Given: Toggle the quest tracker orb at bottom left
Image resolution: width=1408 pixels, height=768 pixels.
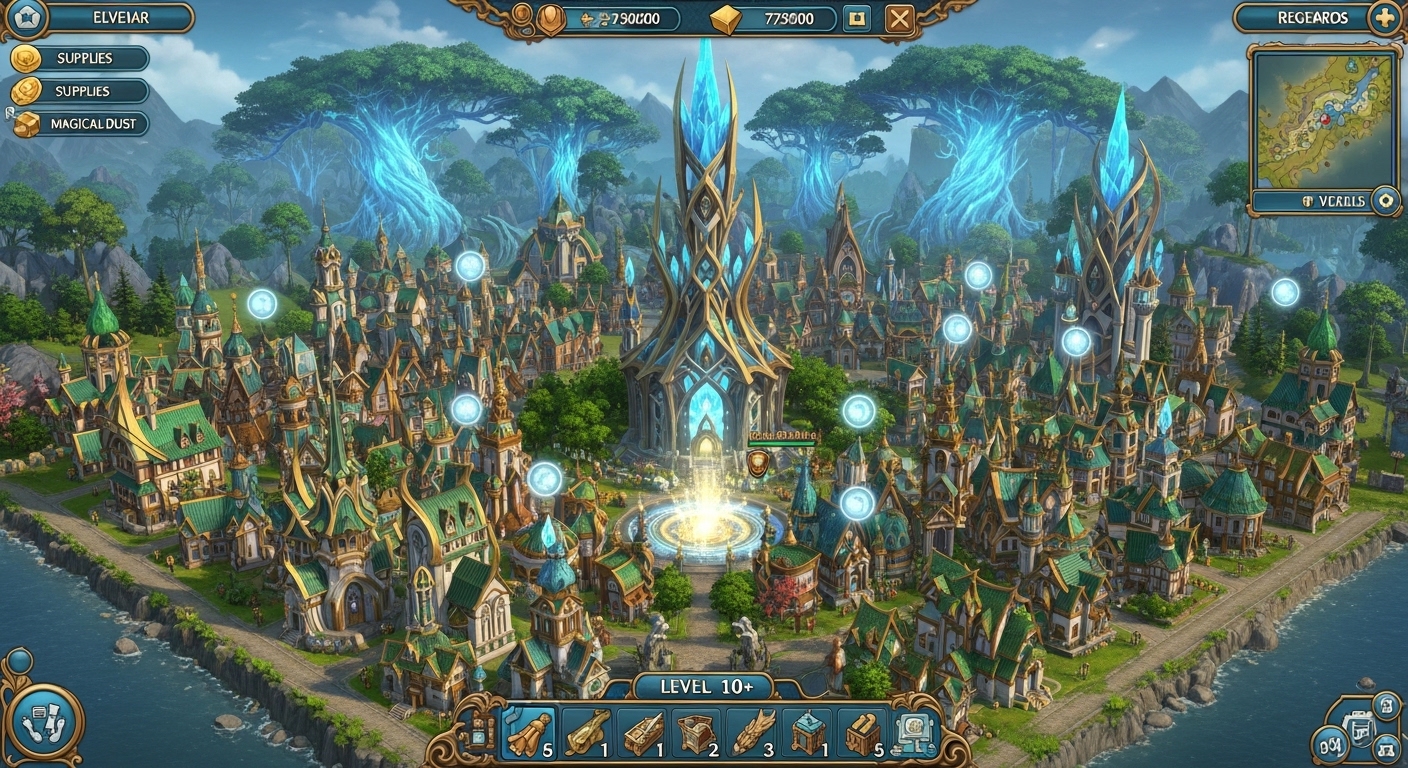Looking at the screenshot, I should click(45, 722).
